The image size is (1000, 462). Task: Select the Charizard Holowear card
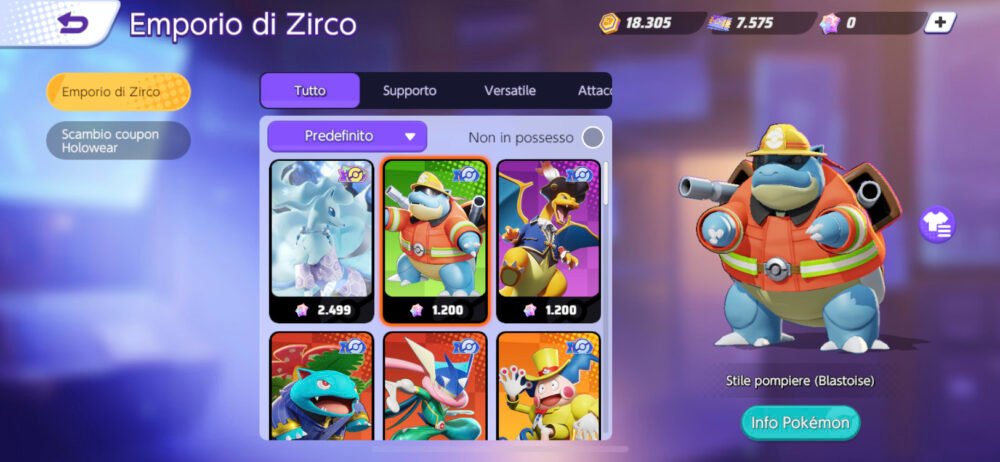click(548, 241)
